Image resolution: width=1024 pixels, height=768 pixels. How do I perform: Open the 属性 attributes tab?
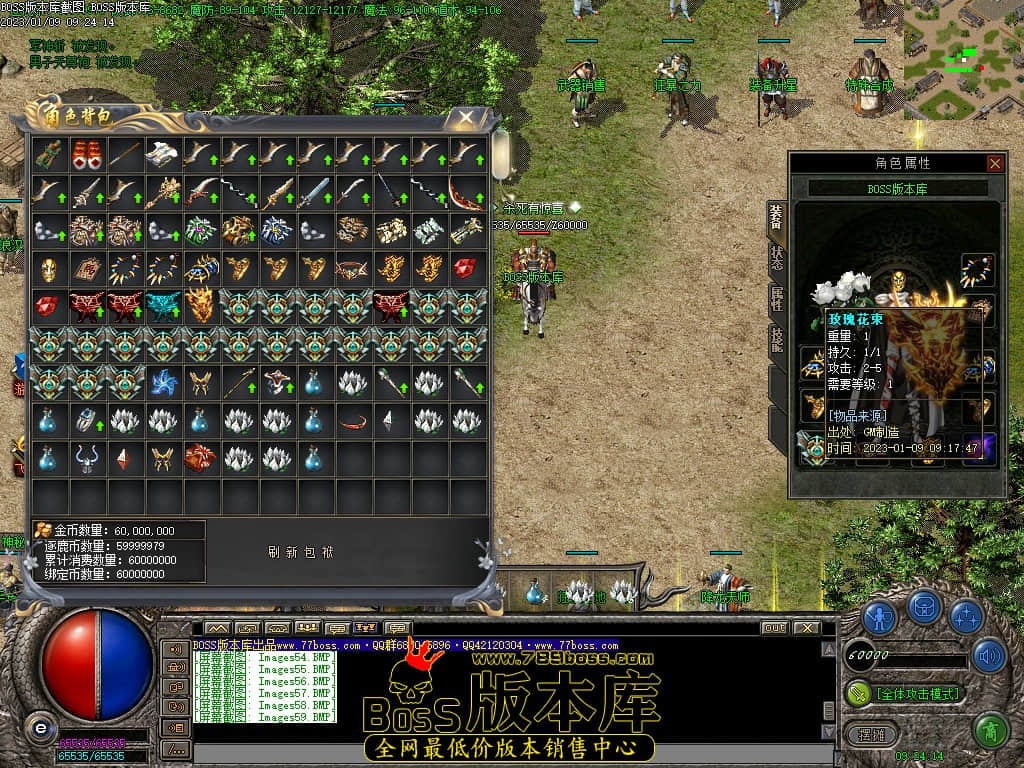coord(777,297)
